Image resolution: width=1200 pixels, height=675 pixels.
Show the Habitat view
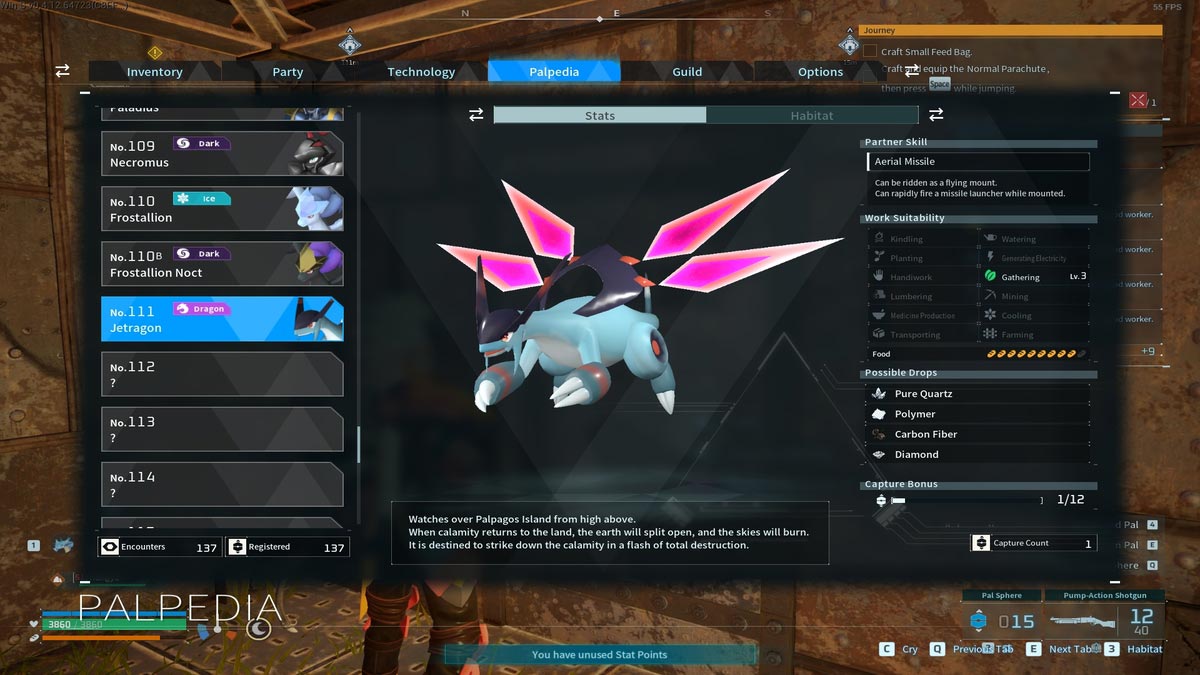click(x=811, y=116)
